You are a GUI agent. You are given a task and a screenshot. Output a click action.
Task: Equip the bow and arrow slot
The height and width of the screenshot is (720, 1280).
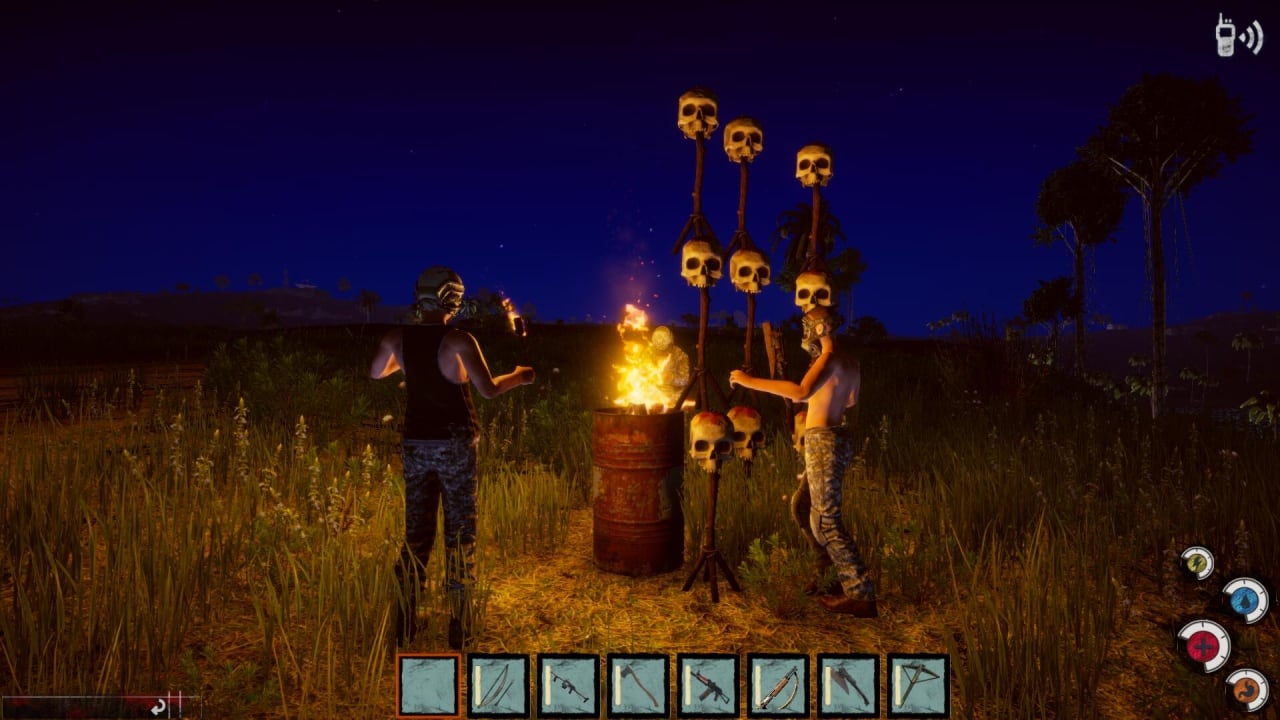pyautogui.click(x=498, y=685)
